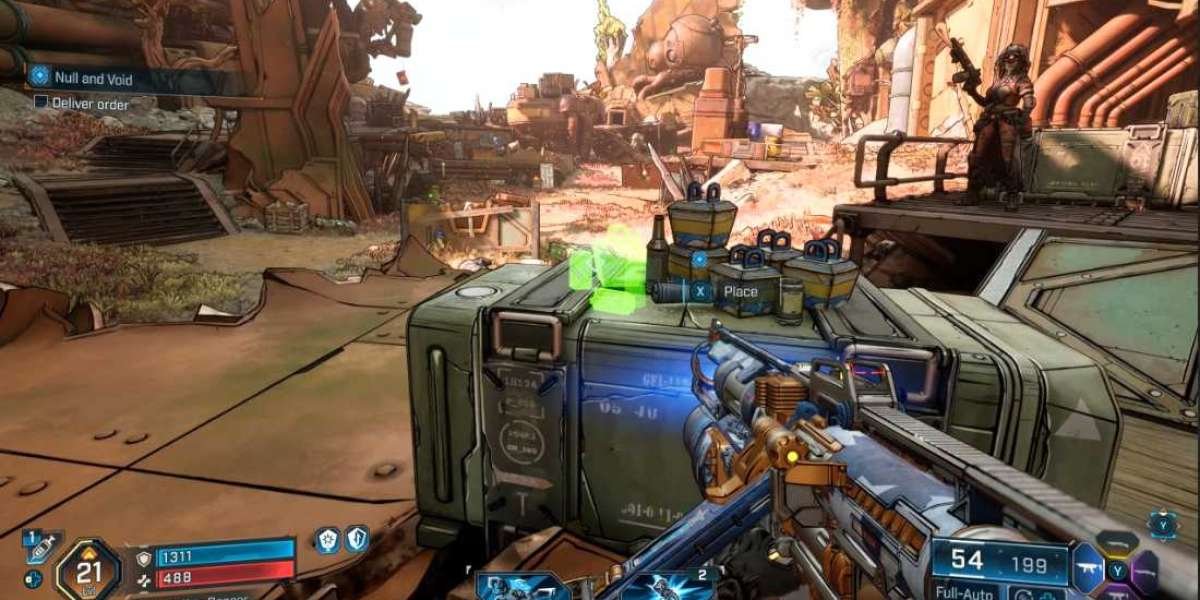
Task: Open the Null and Void quest tracker
Action: coord(95,77)
